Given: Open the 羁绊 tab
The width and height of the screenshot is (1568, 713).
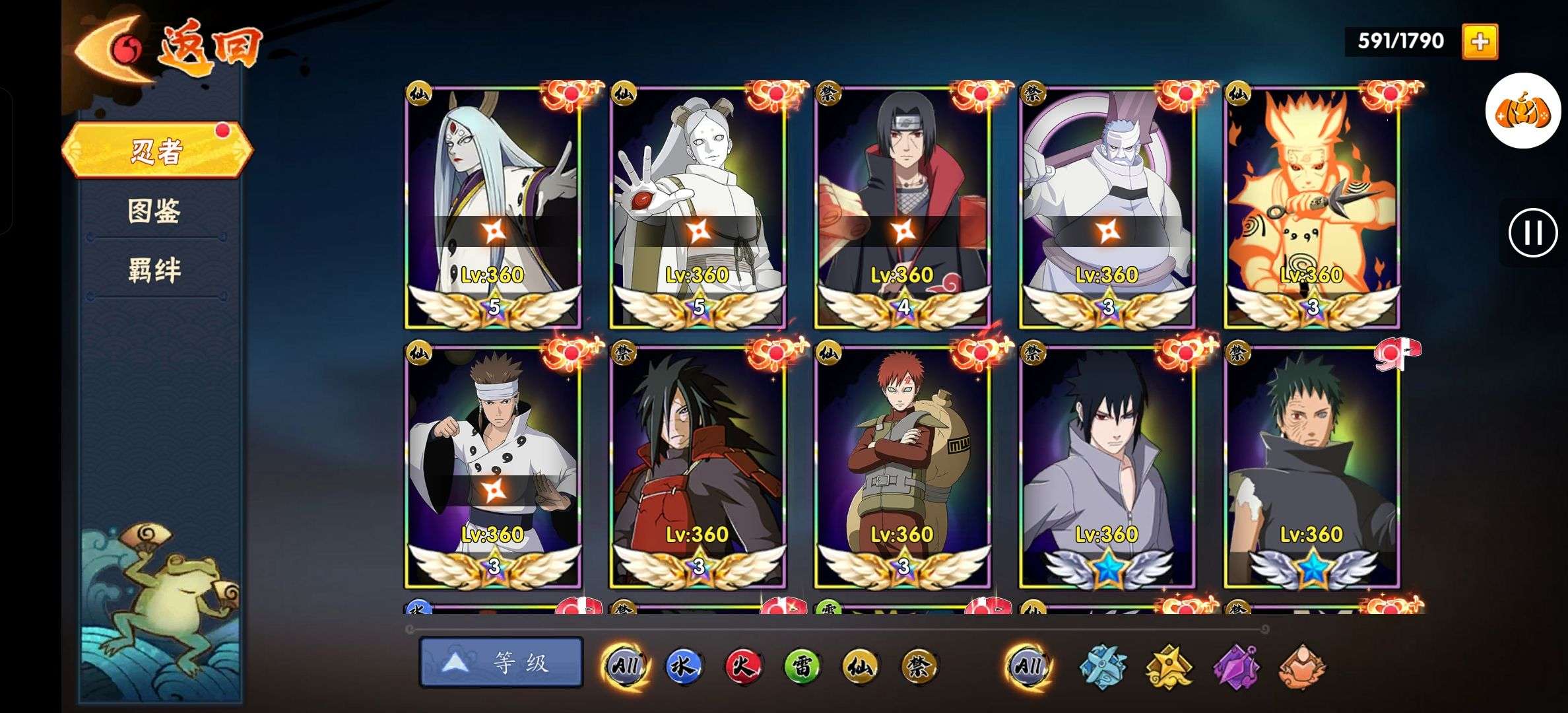Looking at the screenshot, I should pyautogui.click(x=154, y=271).
